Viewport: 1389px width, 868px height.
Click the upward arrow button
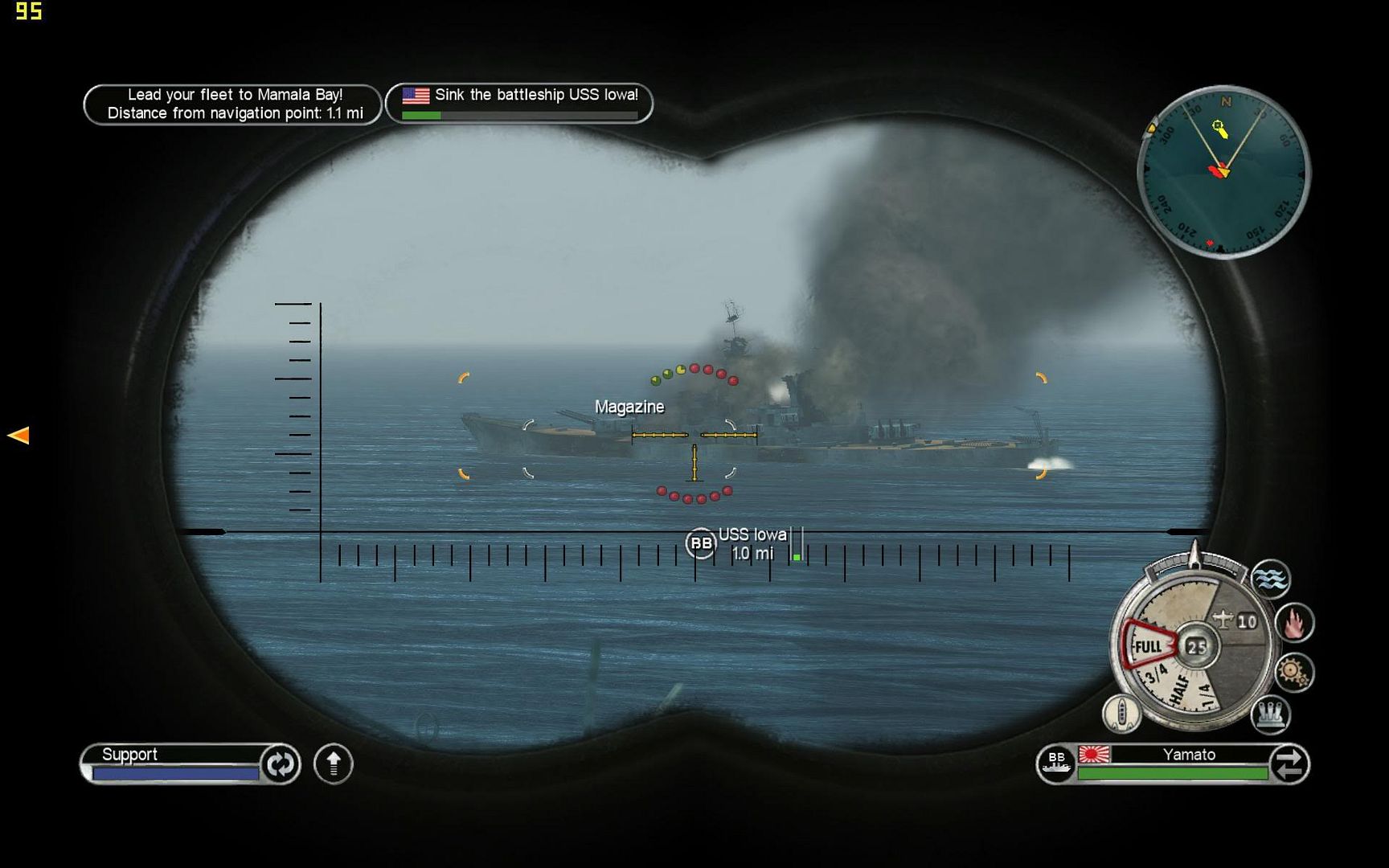(334, 764)
